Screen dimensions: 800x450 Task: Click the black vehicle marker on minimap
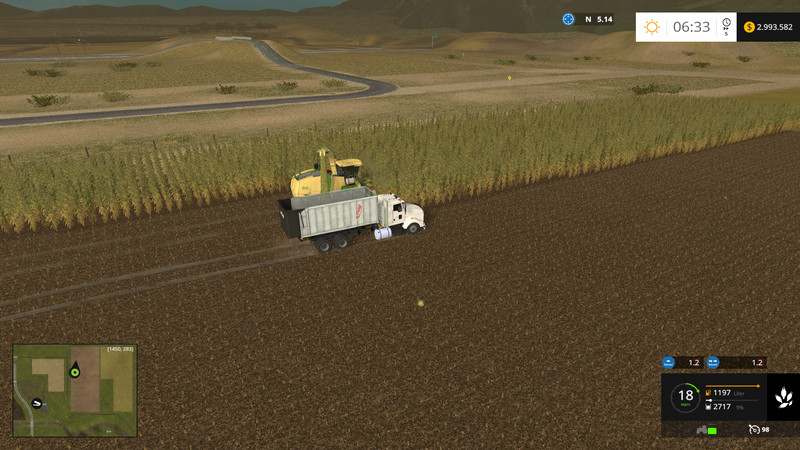pos(37,403)
